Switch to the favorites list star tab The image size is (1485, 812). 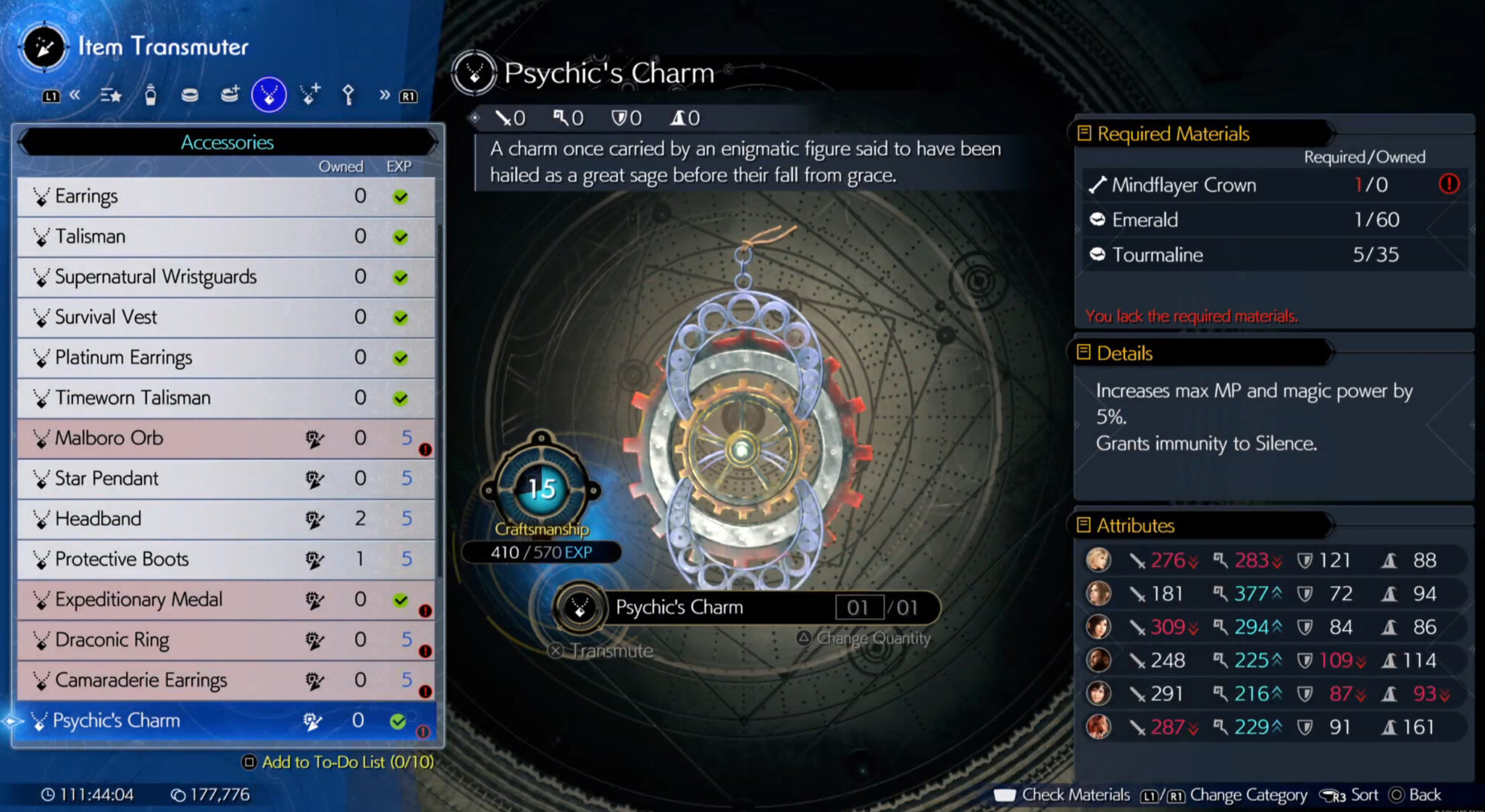111,95
